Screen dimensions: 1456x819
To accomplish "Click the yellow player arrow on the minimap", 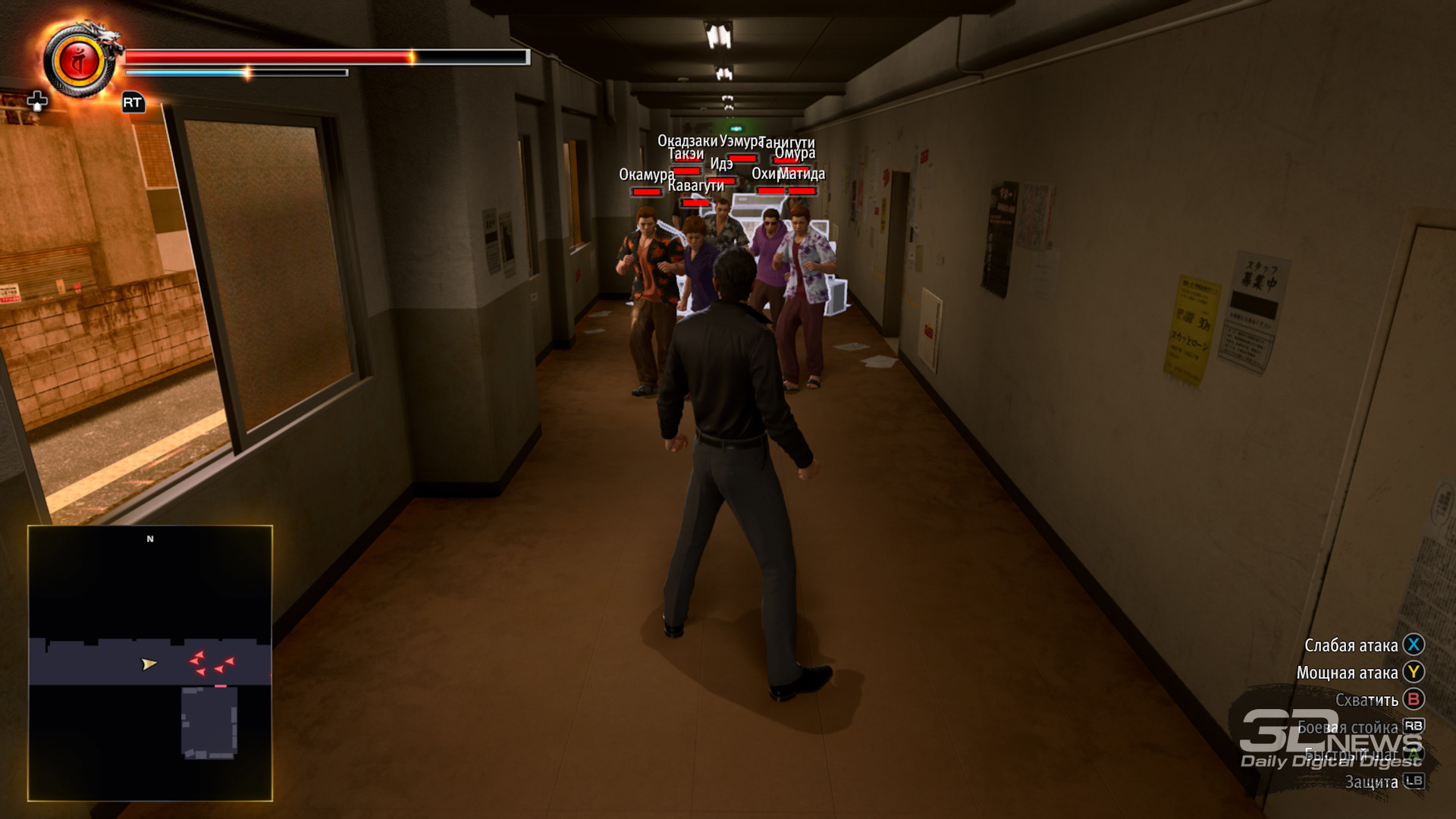I will coord(149,664).
